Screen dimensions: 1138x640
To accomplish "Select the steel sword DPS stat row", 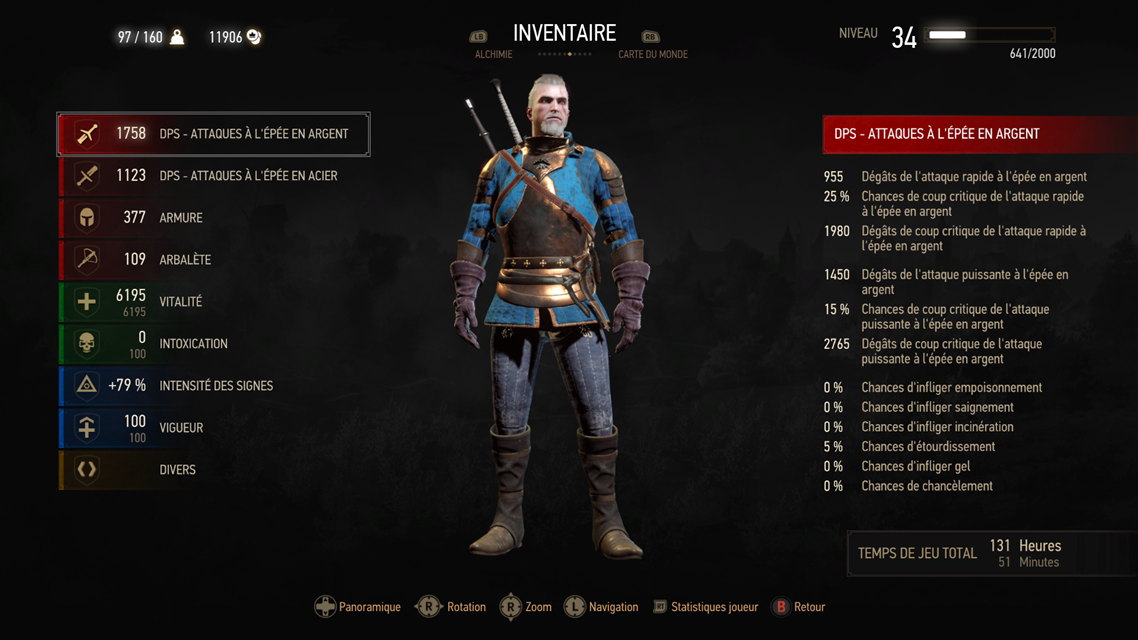I will [213, 176].
